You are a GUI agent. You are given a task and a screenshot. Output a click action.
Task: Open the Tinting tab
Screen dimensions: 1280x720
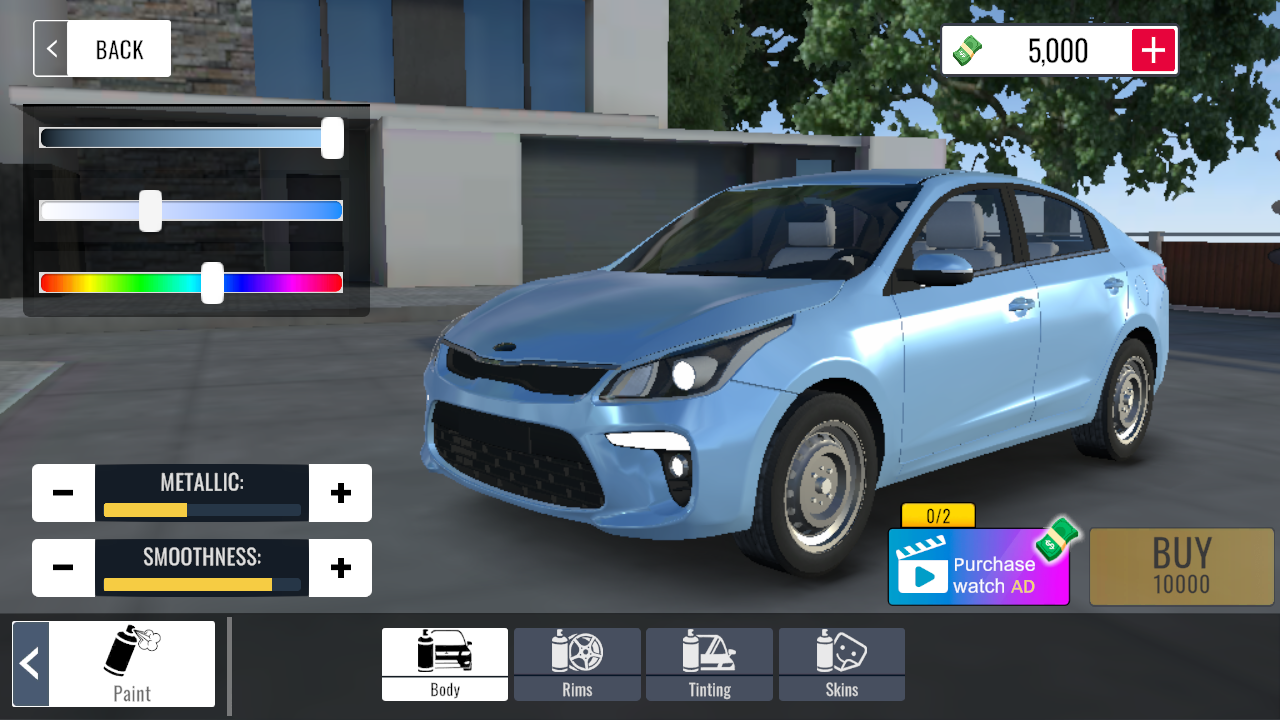pyautogui.click(x=709, y=664)
